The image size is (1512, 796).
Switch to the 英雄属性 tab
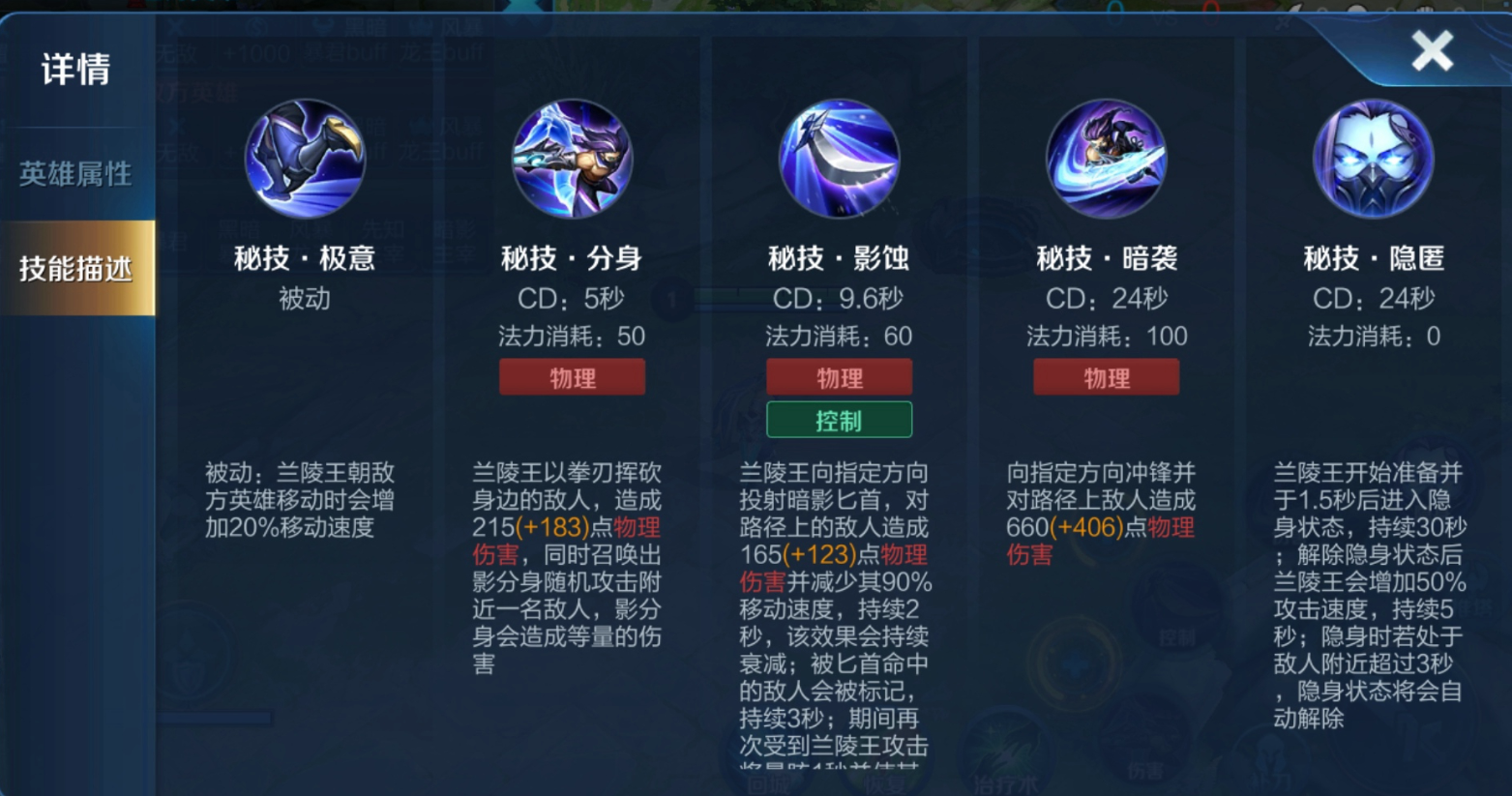click(75, 174)
